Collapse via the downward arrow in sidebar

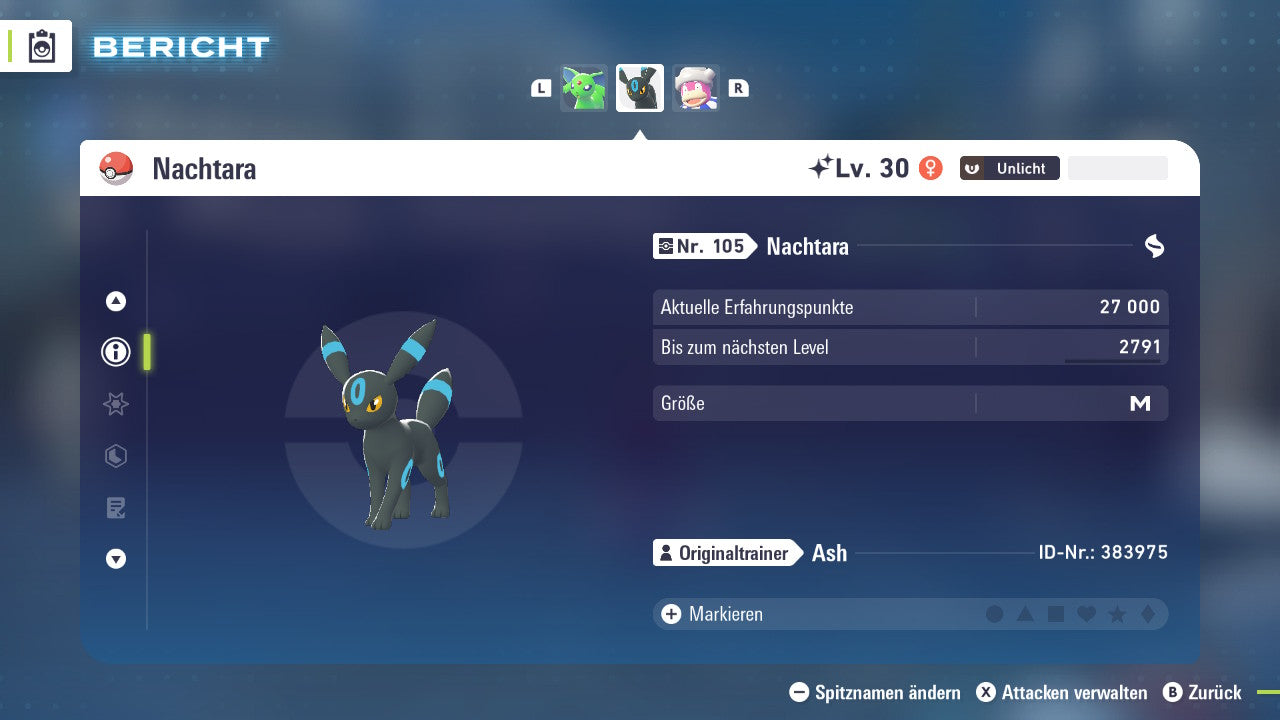115,559
